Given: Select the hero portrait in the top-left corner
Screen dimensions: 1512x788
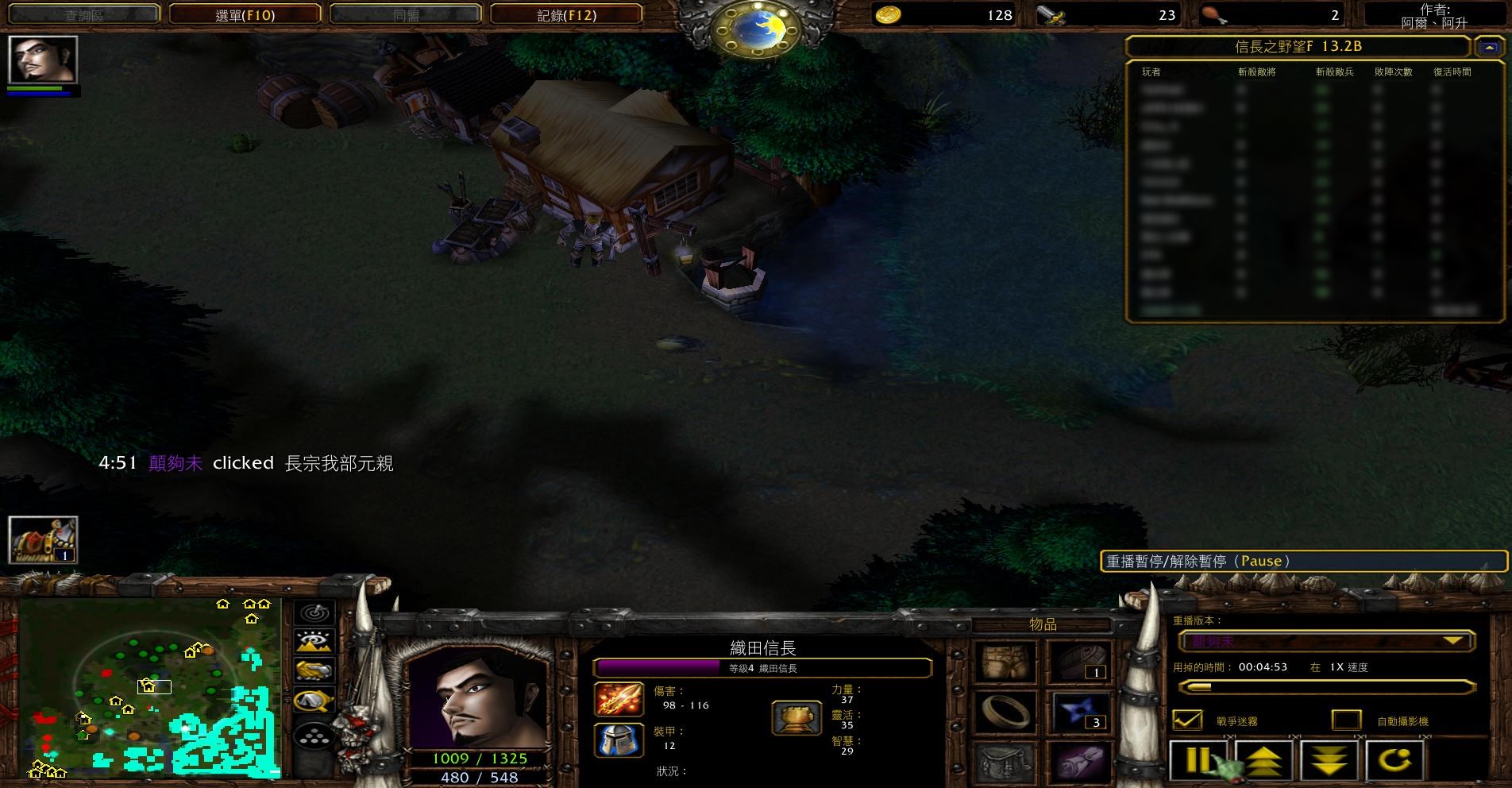Looking at the screenshot, I should pos(43,60).
